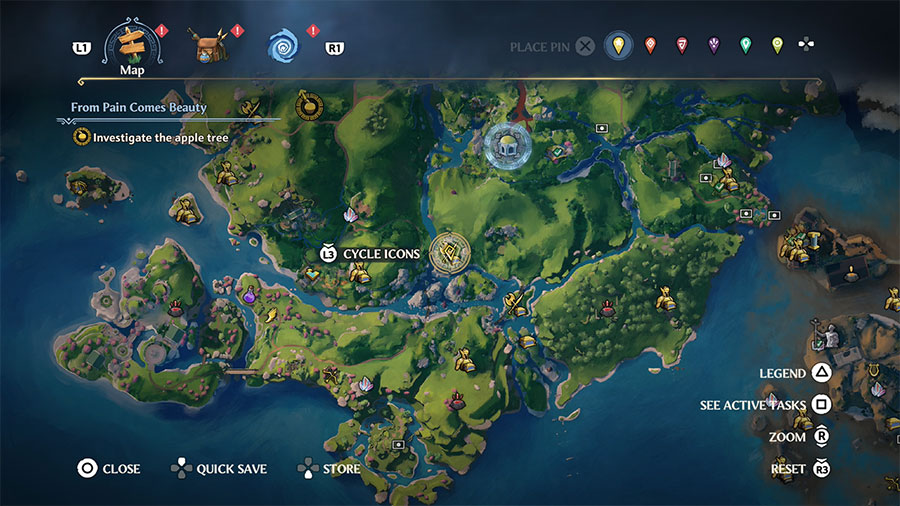Open the backpack inventory tab

[x=210, y=46]
